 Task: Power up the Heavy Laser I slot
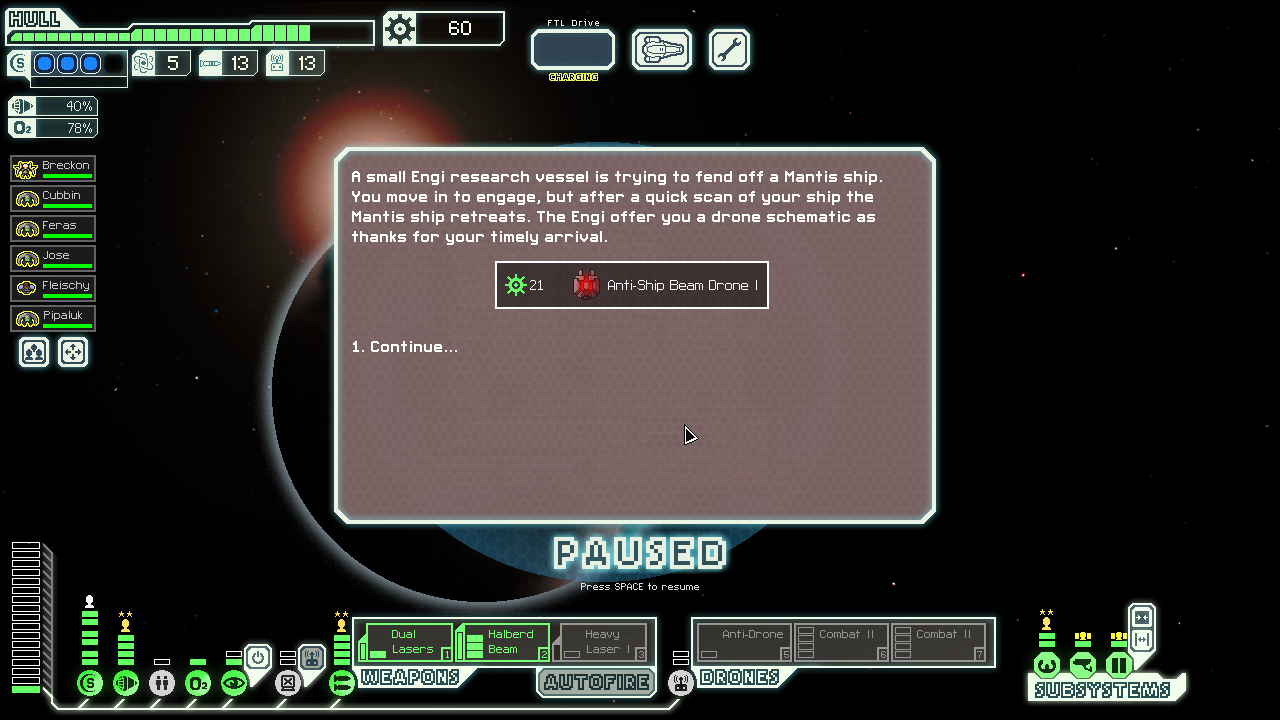click(602, 642)
